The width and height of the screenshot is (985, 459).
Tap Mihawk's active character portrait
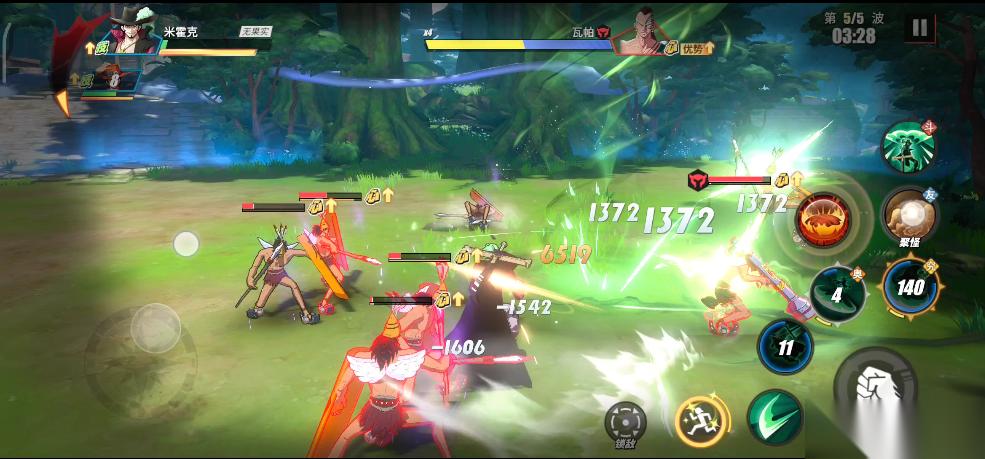(x=128, y=35)
